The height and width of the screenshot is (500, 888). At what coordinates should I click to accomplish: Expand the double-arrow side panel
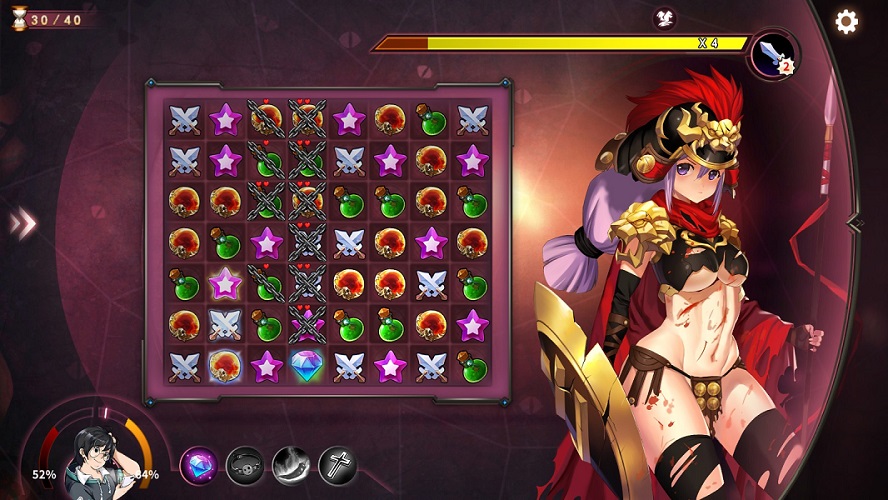point(22,223)
